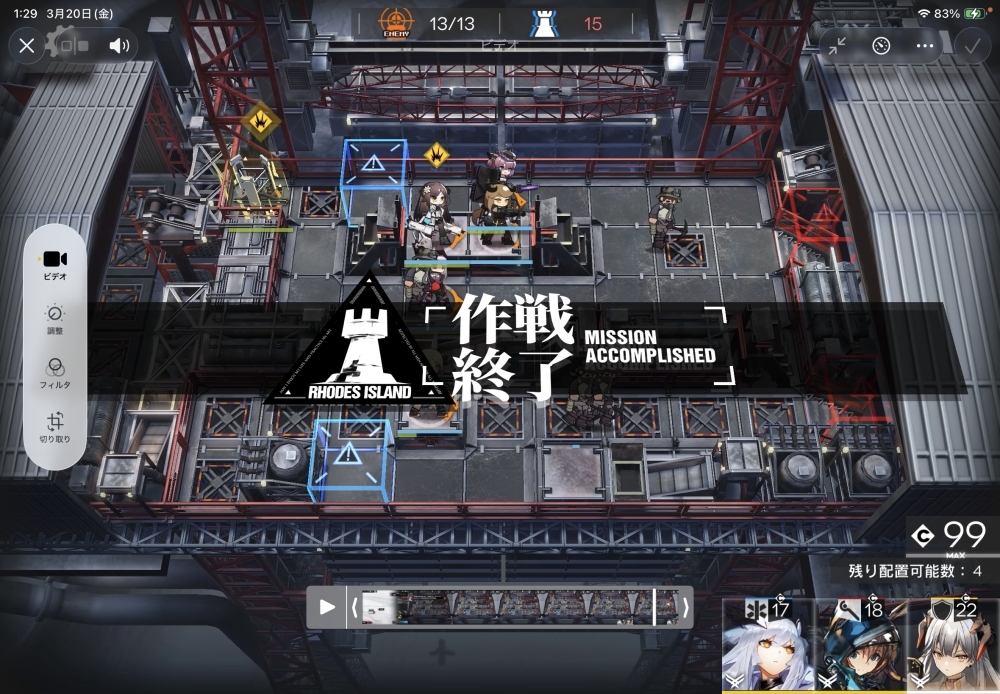
Task: Play the video from the editor bar
Action: 327,607
